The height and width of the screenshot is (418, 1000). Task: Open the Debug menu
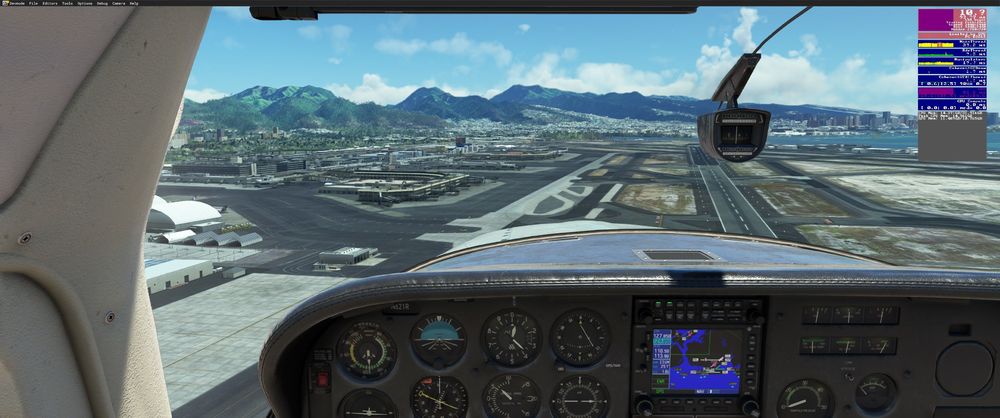click(x=101, y=3)
